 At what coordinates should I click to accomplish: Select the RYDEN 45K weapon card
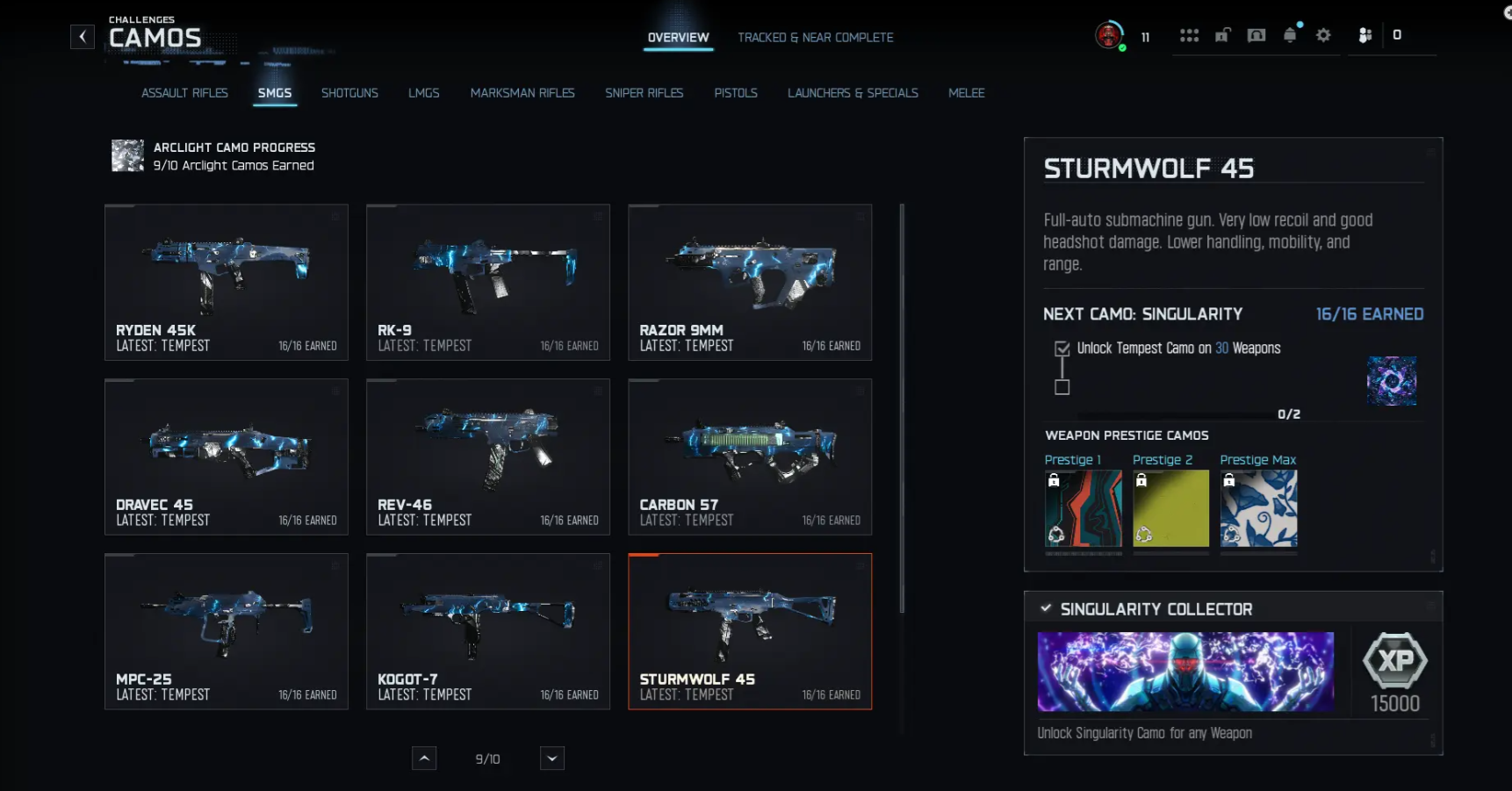(x=226, y=281)
